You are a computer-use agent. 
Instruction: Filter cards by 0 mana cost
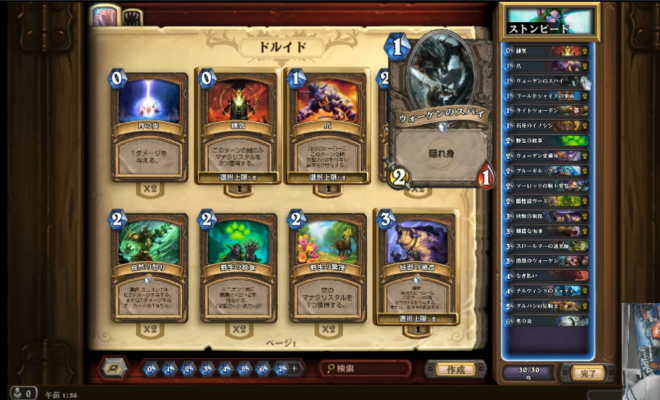point(149,369)
